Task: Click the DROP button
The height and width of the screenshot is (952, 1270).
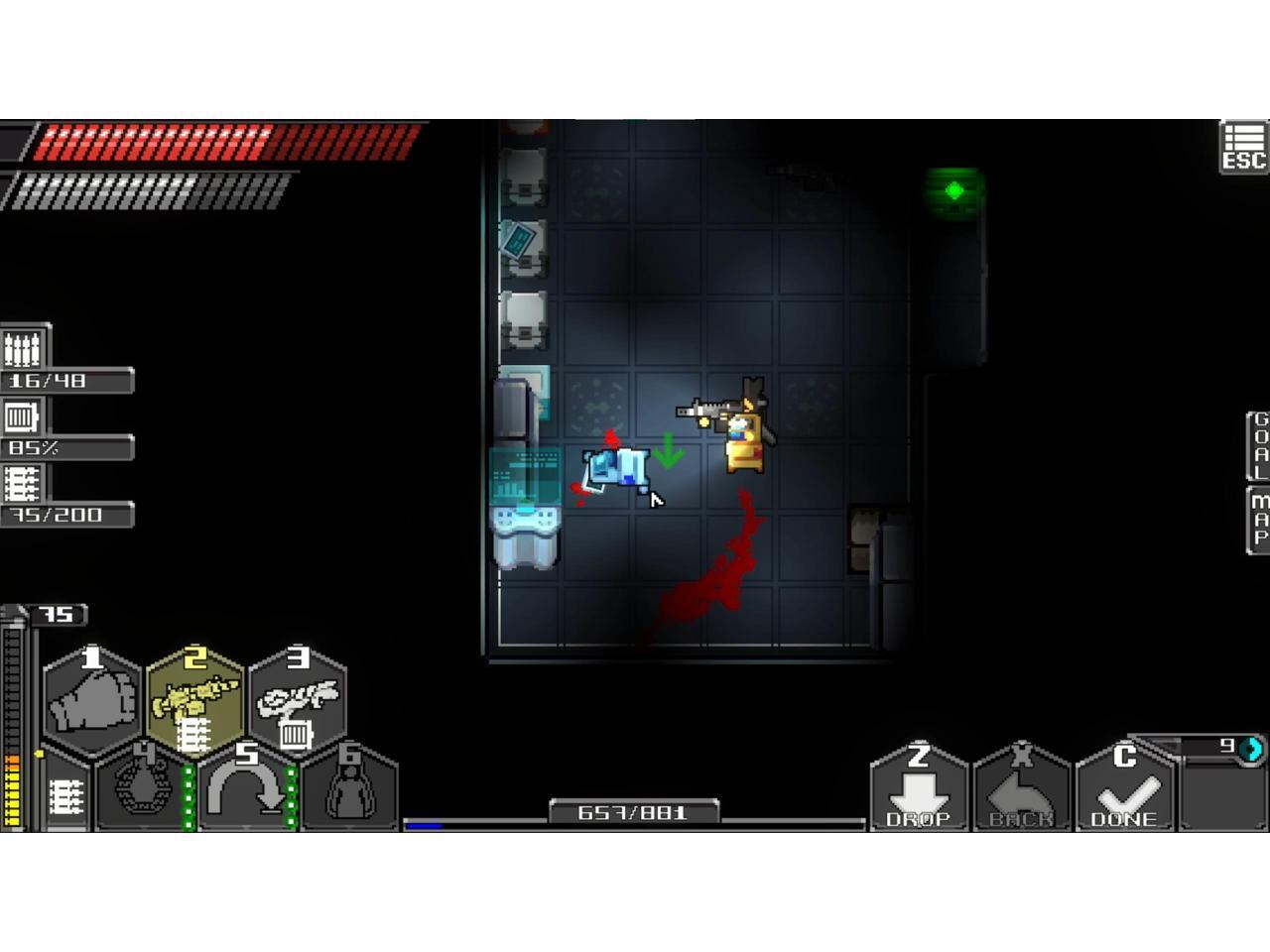Action: pos(919,790)
